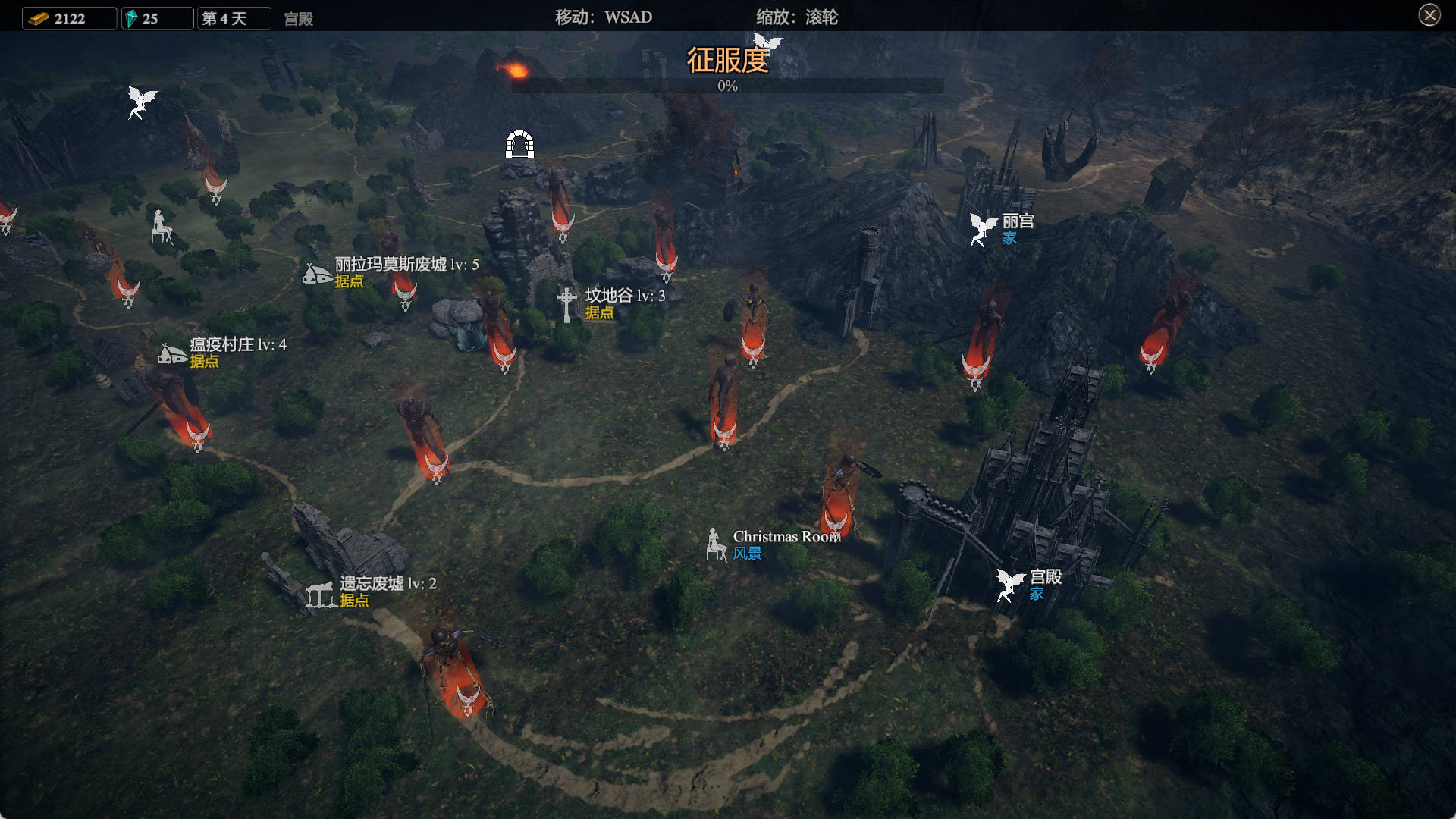Select the 丽宫 home marker
Viewport: 1456px width, 819px height.
coord(983,229)
